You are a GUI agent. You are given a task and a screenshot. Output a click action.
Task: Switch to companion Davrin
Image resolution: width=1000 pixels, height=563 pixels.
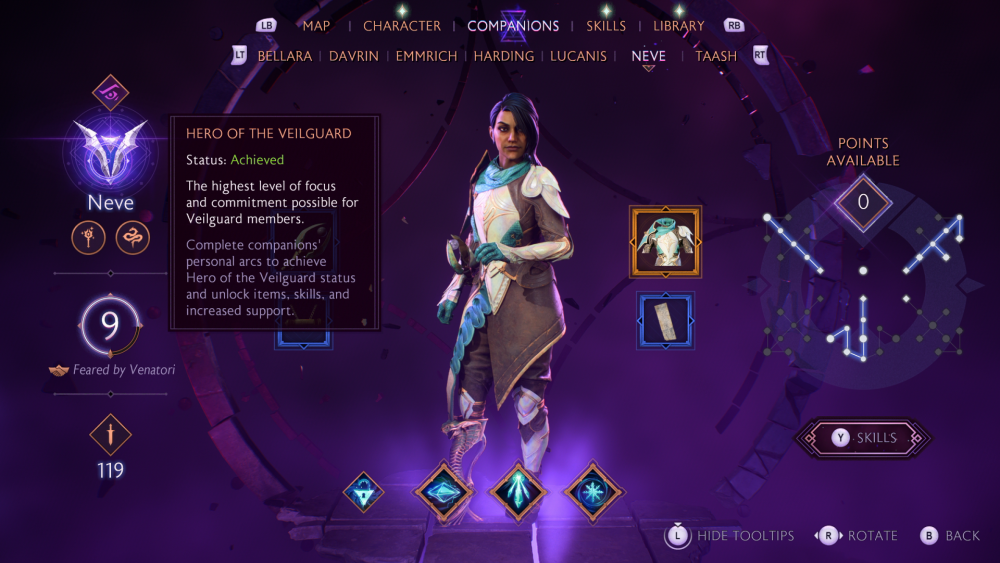(354, 56)
